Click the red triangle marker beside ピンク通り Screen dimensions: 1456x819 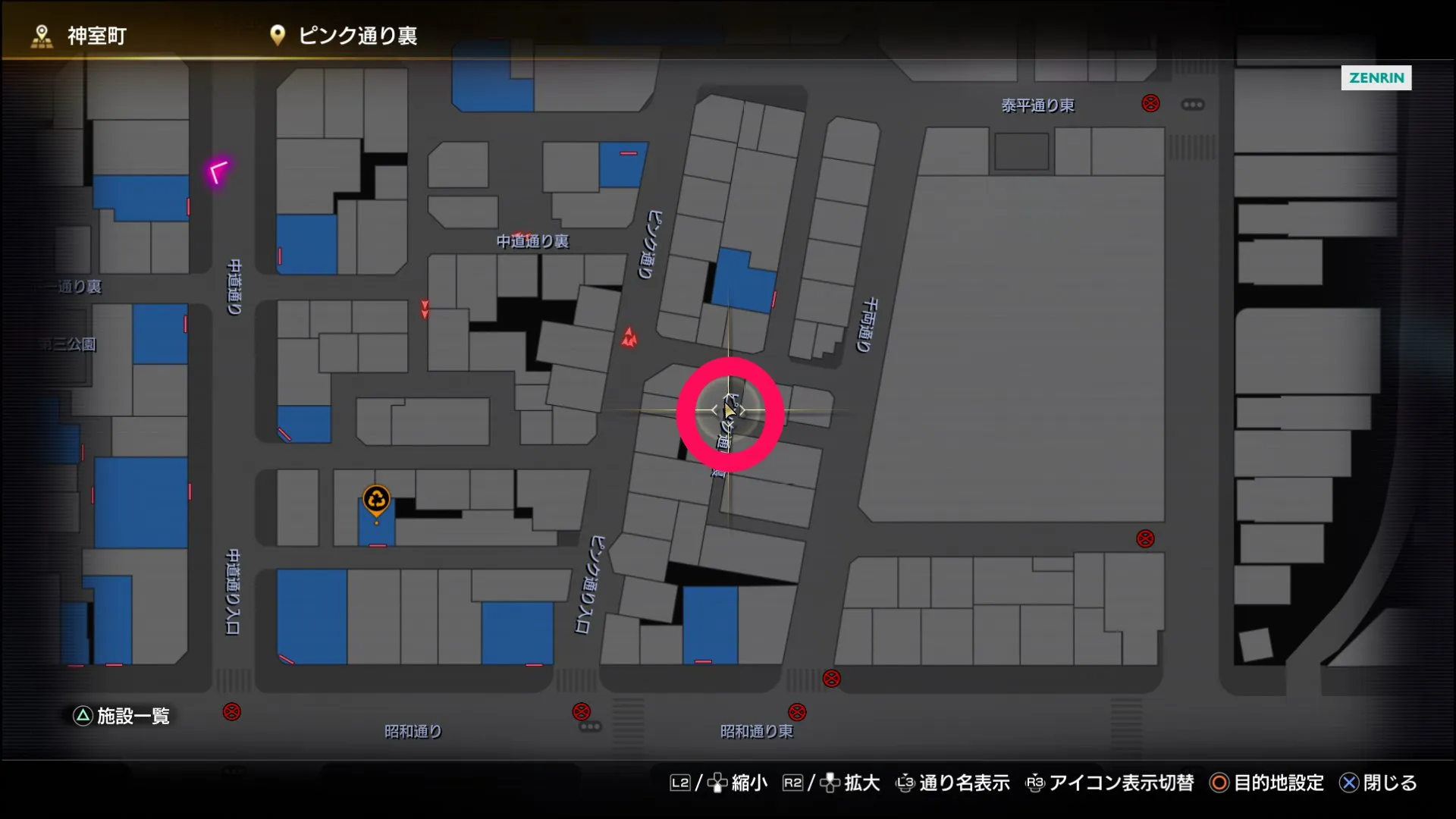click(x=629, y=334)
